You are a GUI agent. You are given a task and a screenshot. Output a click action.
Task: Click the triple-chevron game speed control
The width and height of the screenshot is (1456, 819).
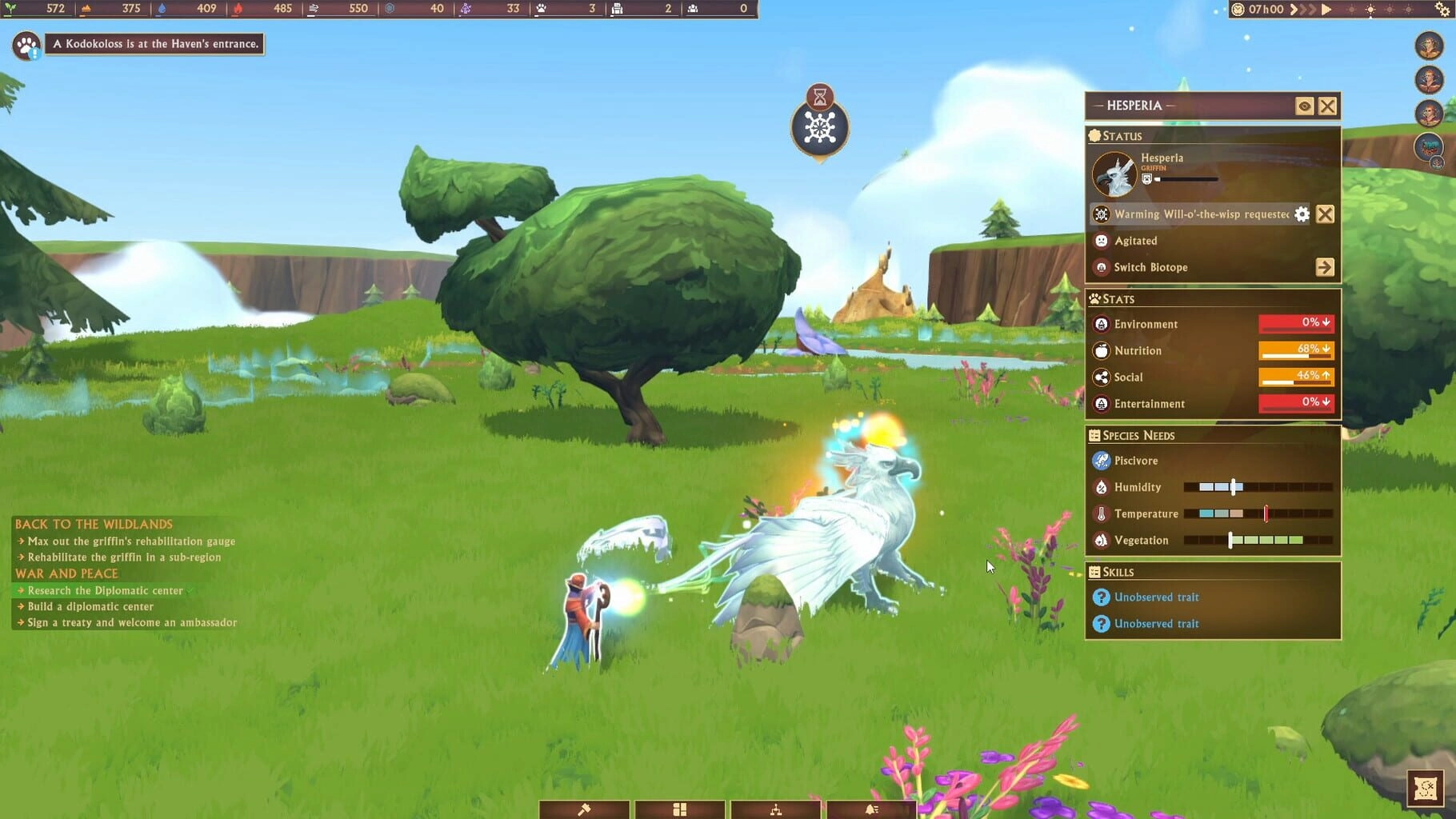click(x=1304, y=10)
